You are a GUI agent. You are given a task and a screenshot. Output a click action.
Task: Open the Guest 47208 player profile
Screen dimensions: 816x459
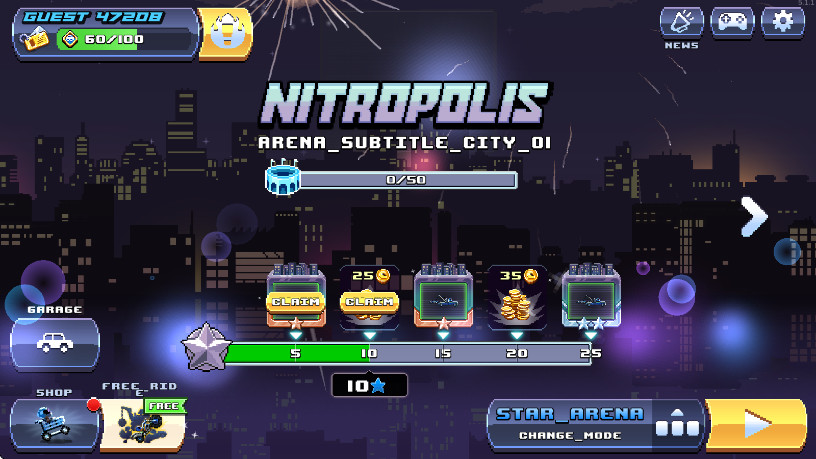(x=105, y=31)
